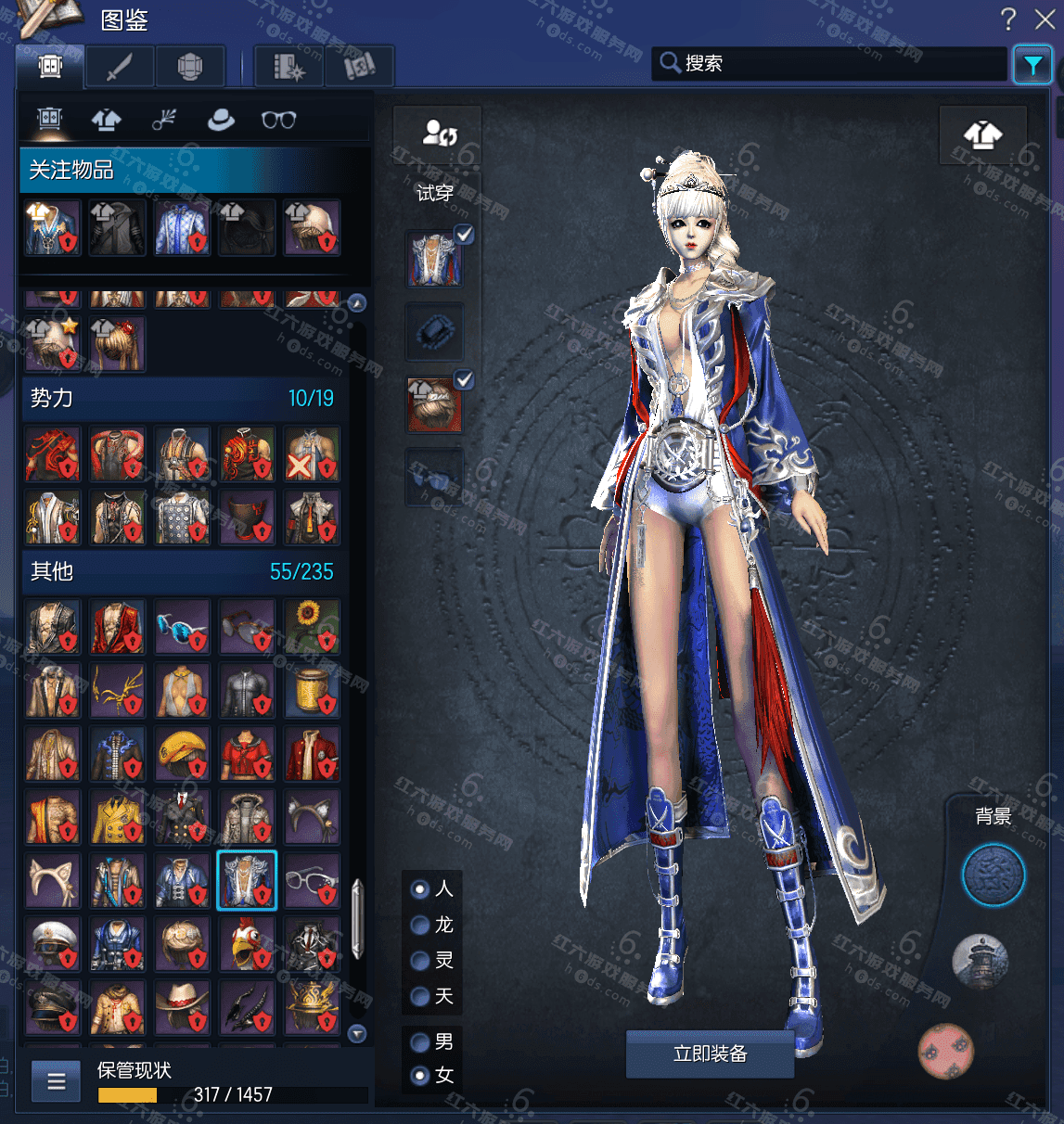
Task: Switch to the sword weapon tab
Action: pyautogui.click(x=120, y=67)
